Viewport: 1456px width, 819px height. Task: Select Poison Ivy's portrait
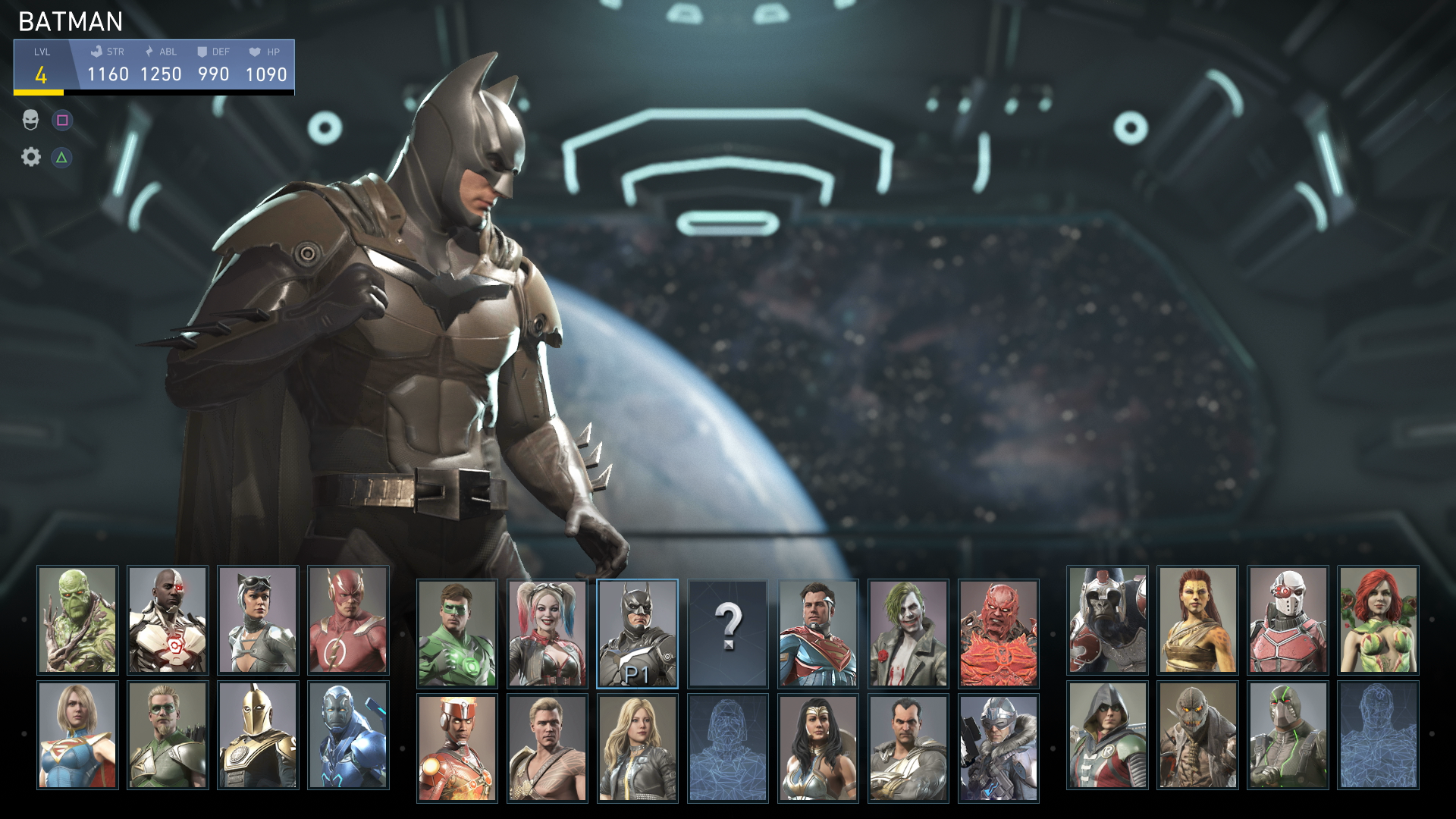pyautogui.click(x=1378, y=620)
